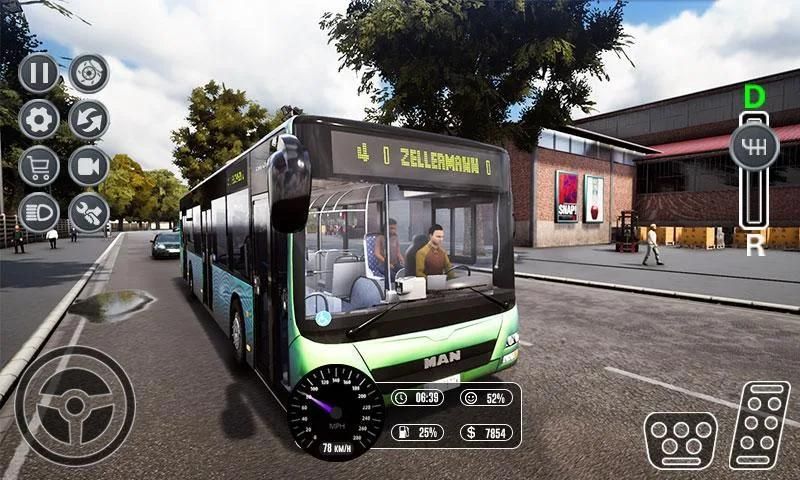Pause the game with the pause button

(39, 73)
